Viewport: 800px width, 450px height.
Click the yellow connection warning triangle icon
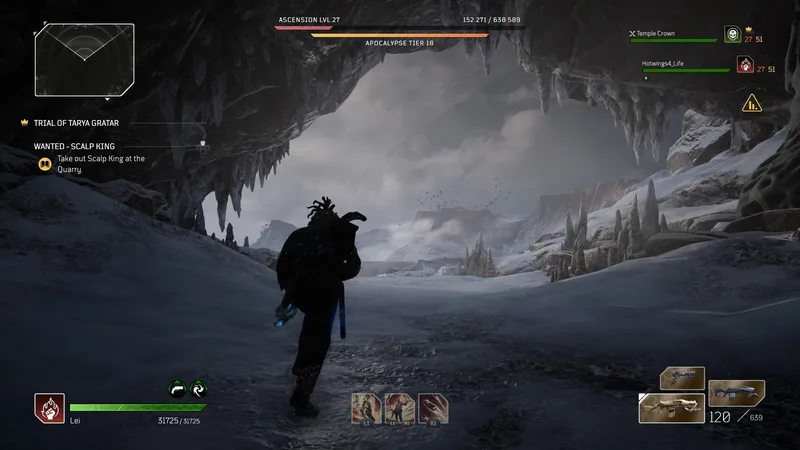750,101
